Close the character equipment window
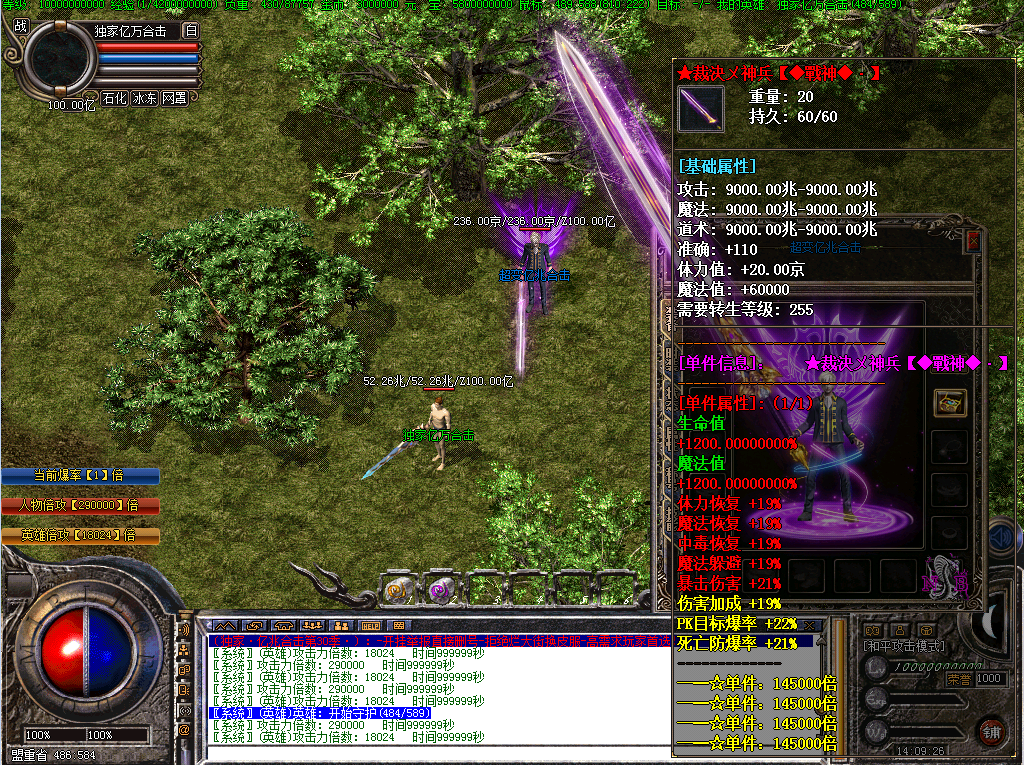This screenshot has width=1024, height=765. point(974,241)
